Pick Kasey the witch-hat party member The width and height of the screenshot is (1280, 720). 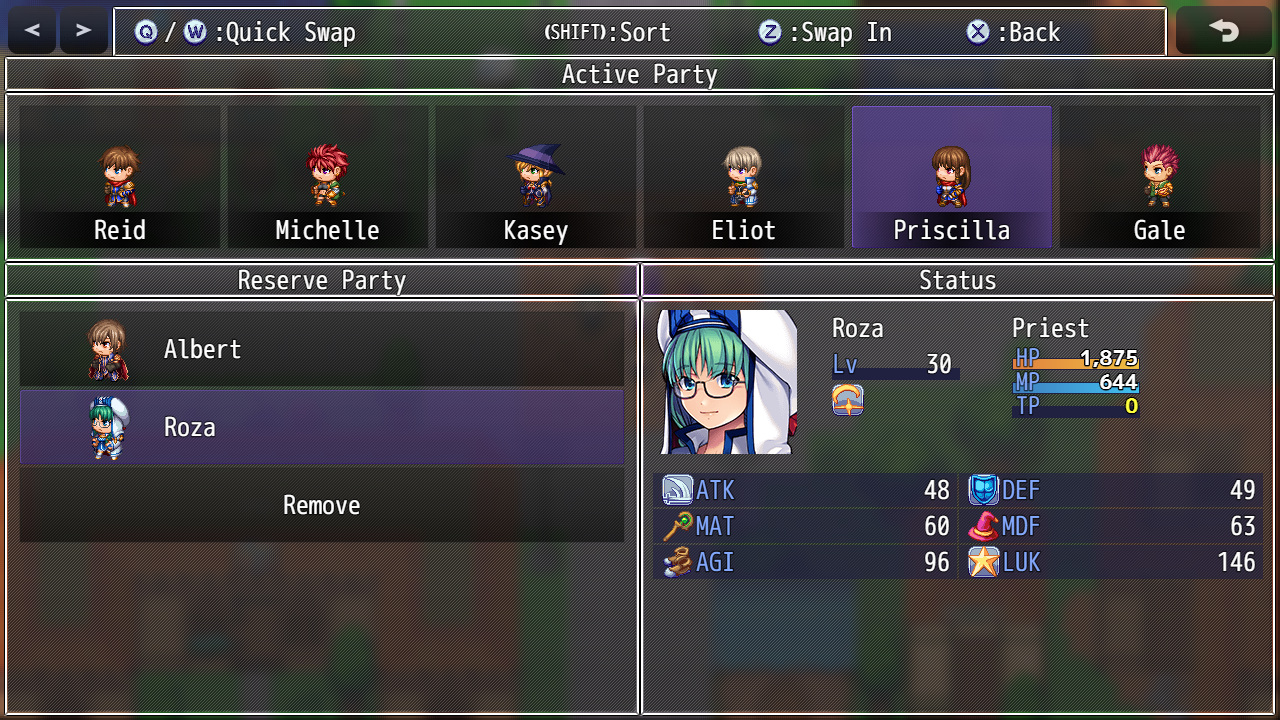(x=536, y=178)
